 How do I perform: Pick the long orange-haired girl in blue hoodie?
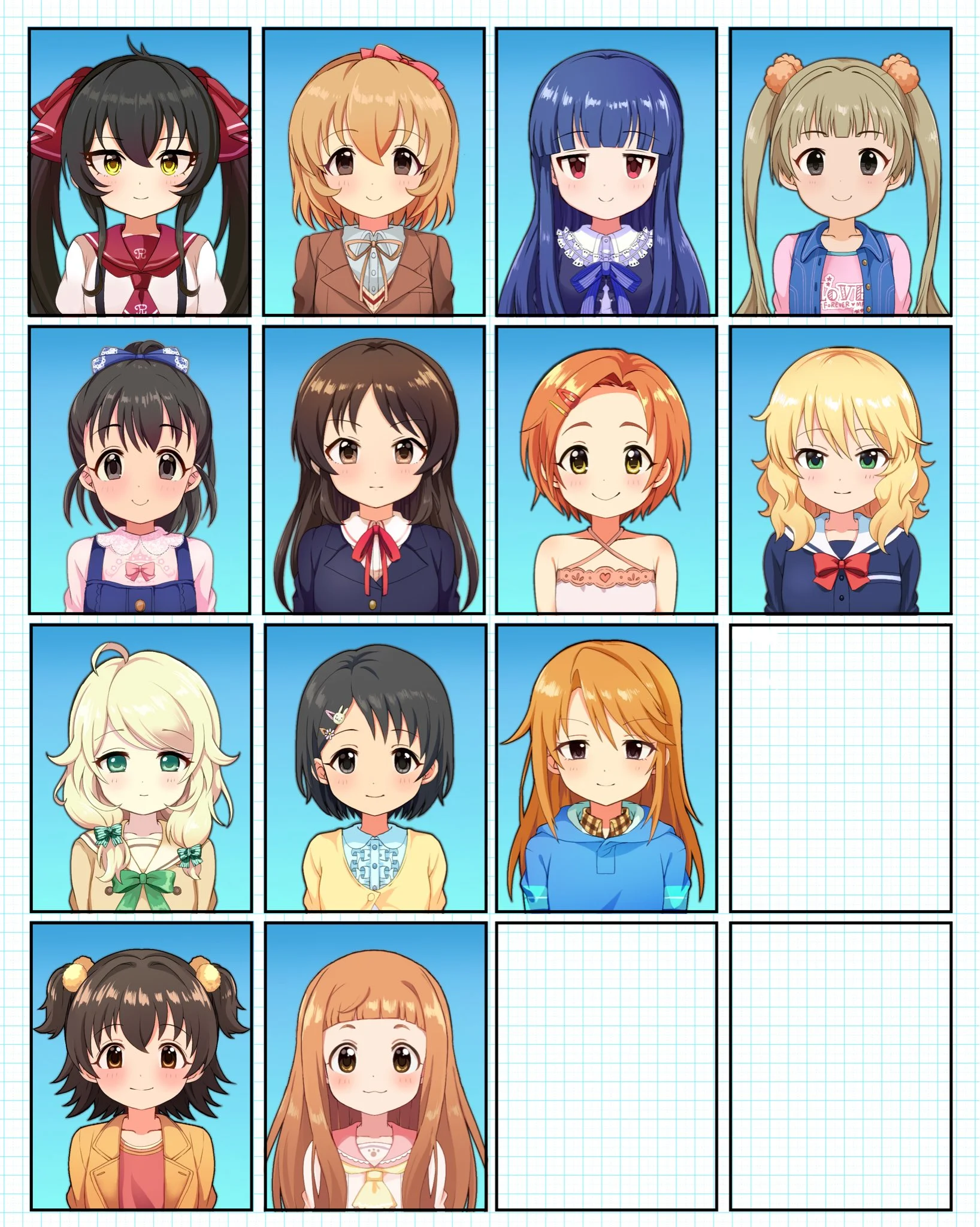tap(606, 769)
